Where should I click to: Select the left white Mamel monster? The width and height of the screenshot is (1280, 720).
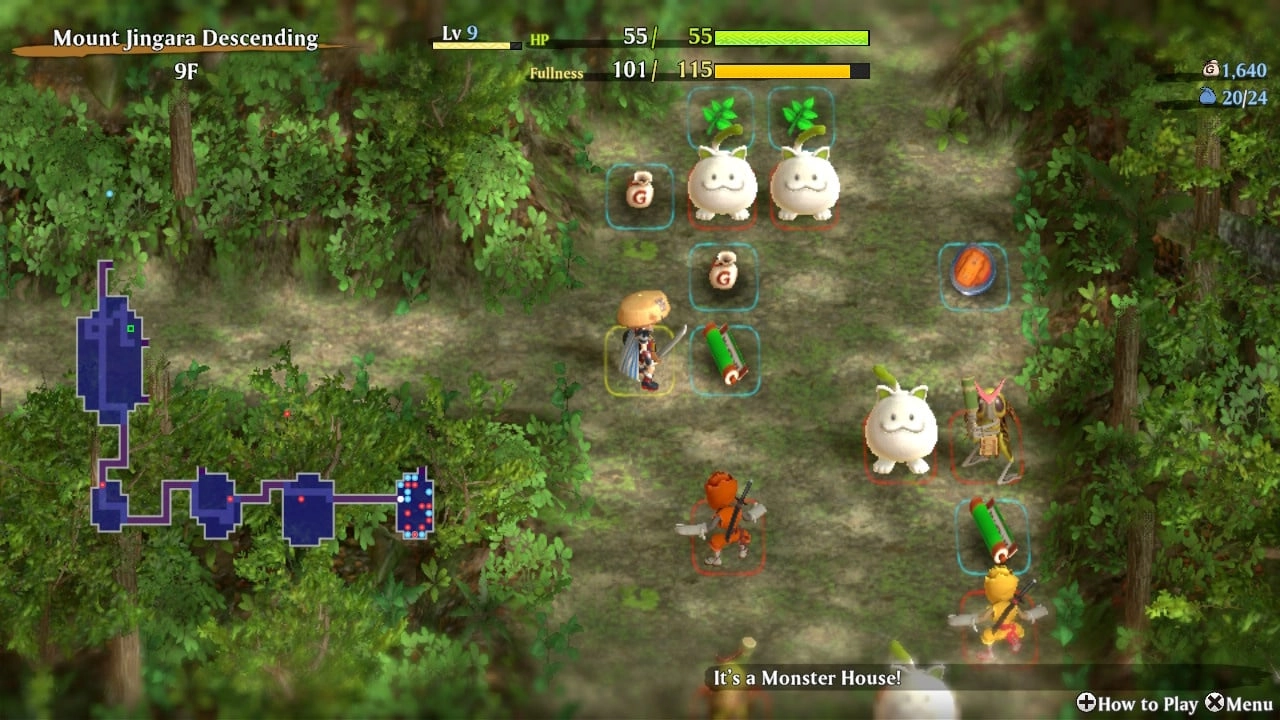click(723, 180)
